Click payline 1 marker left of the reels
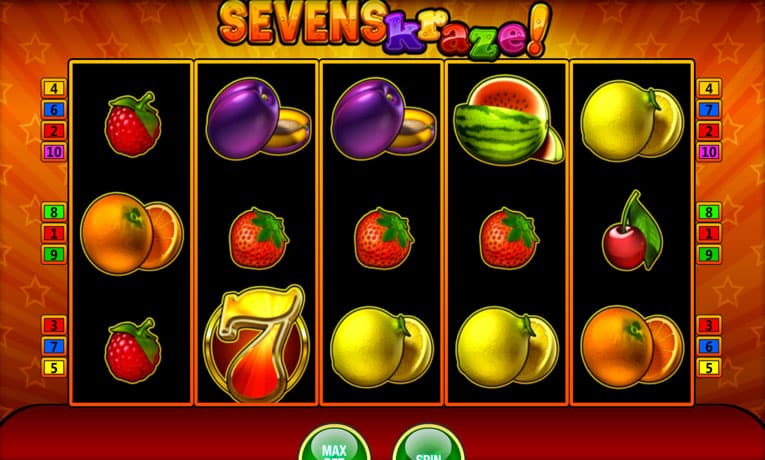The image size is (765, 460). click(x=53, y=233)
